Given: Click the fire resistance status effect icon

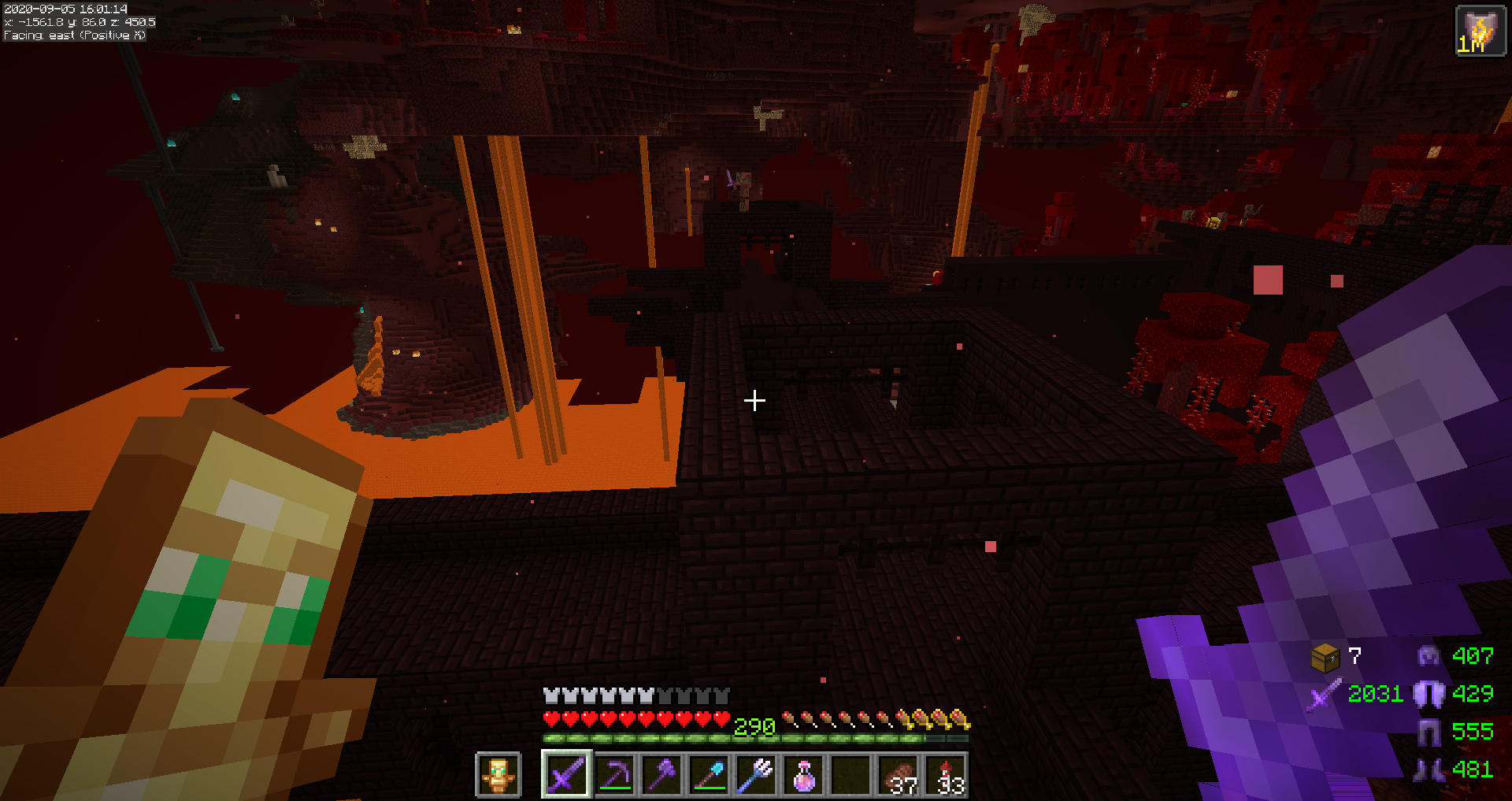Looking at the screenshot, I should (x=1480, y=32).
